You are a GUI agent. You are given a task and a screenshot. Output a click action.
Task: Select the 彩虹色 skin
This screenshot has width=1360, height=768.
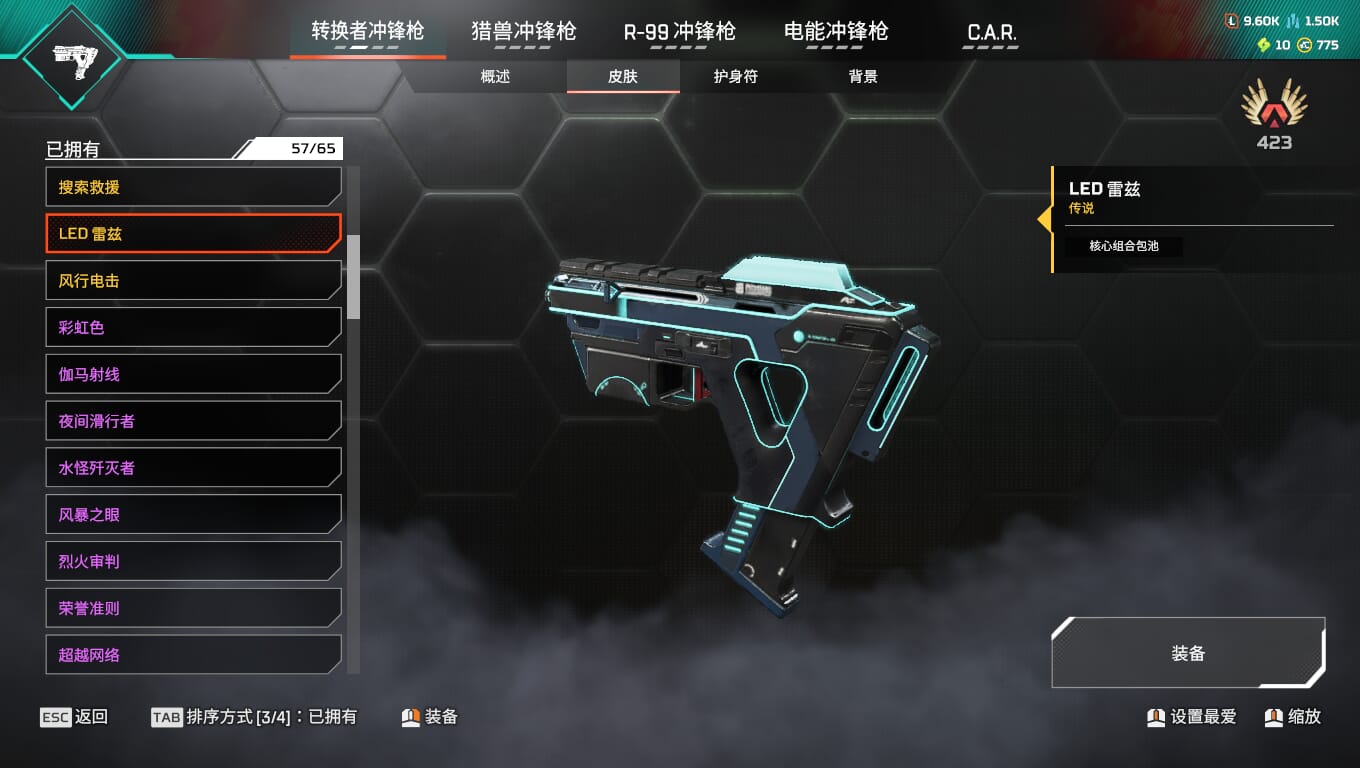click(193, 327)
